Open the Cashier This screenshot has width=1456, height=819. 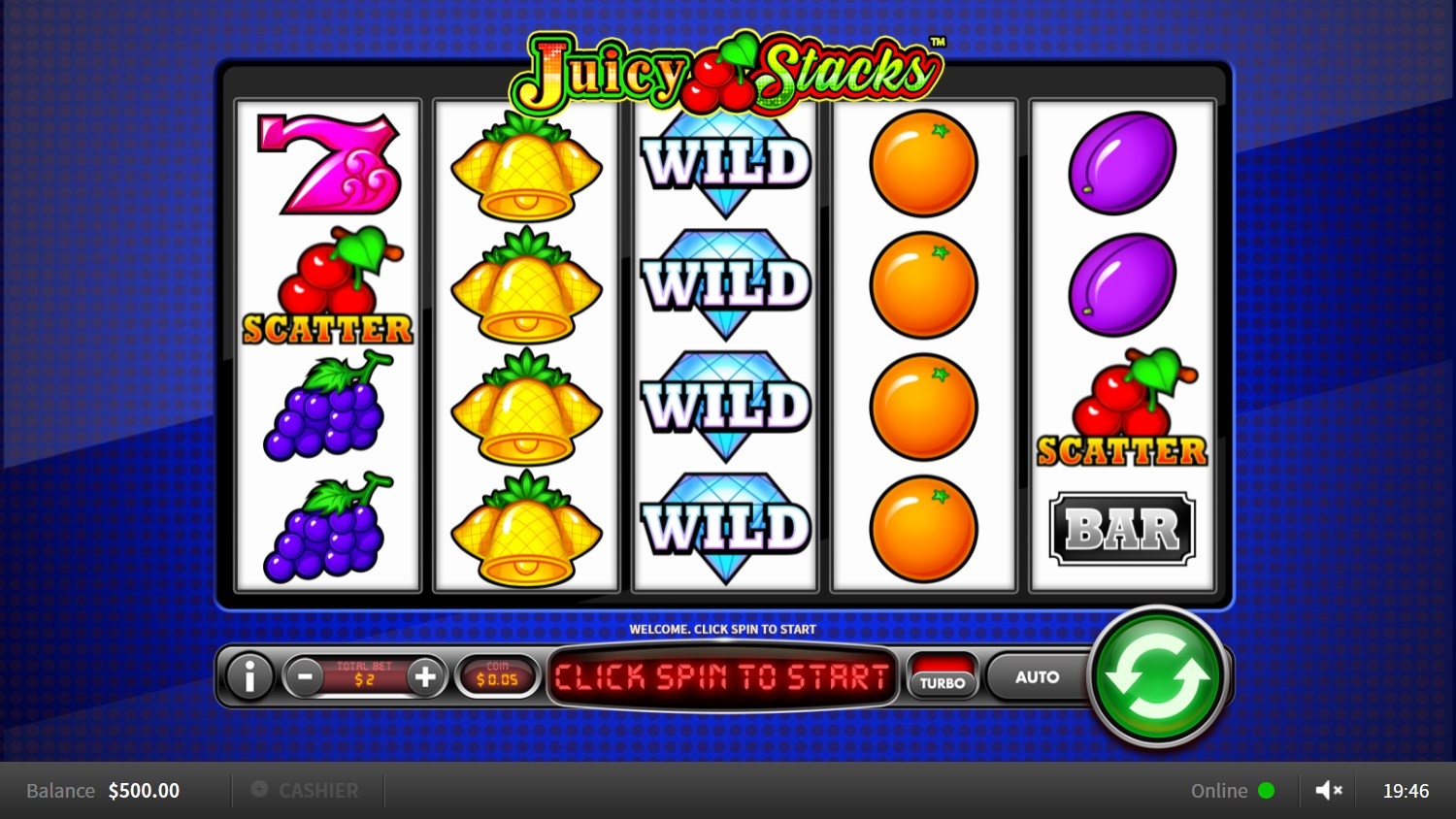(x=306, y=791)
